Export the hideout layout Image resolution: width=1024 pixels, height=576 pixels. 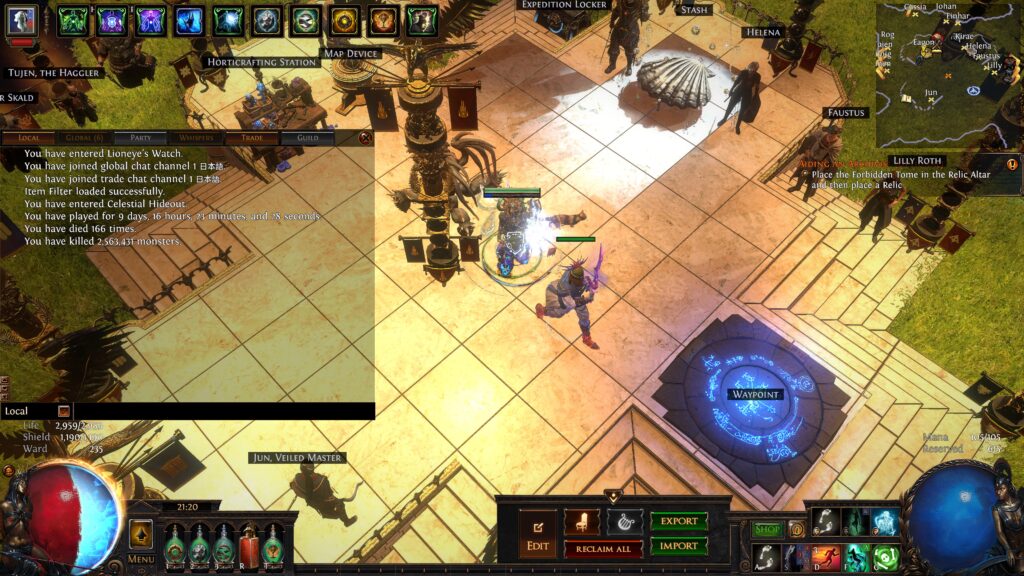tap(679, 521)
